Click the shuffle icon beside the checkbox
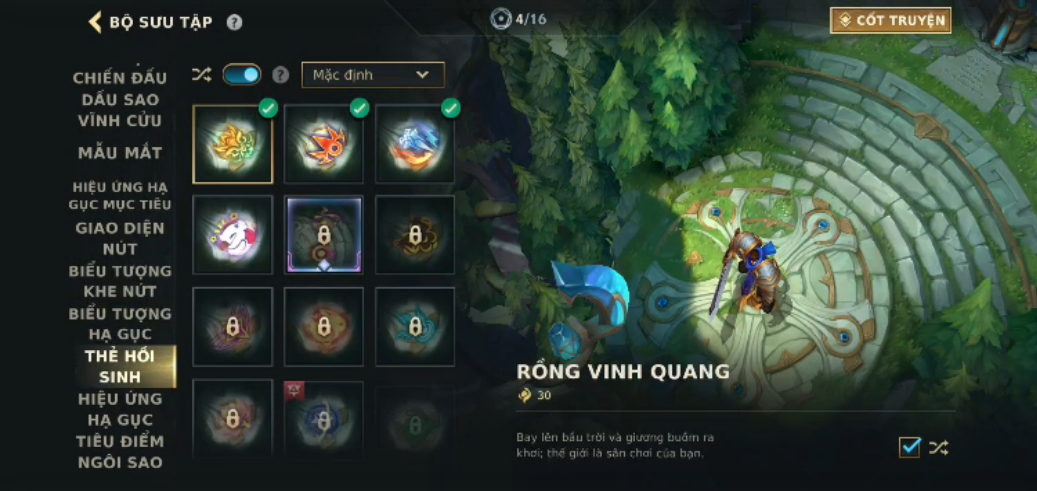1037x491 pixels. point(938,447)
